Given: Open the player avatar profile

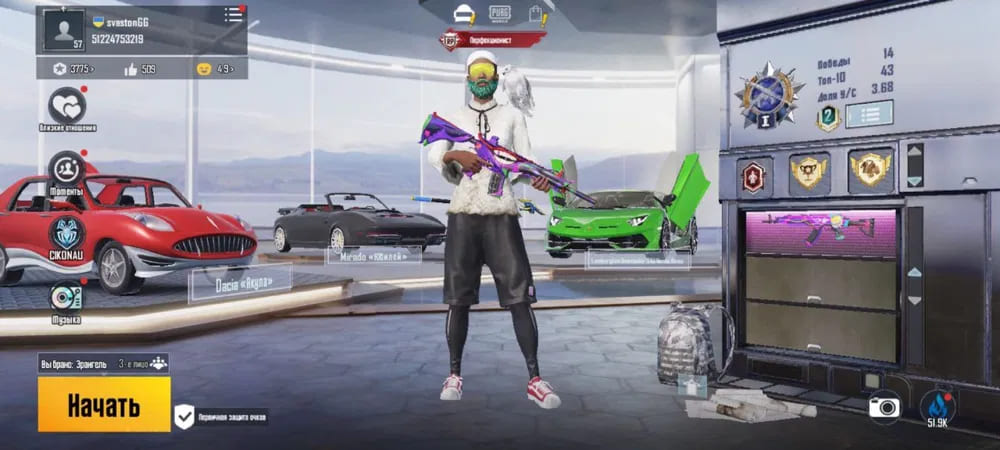Looking at the screenshot, I should 63,30.
